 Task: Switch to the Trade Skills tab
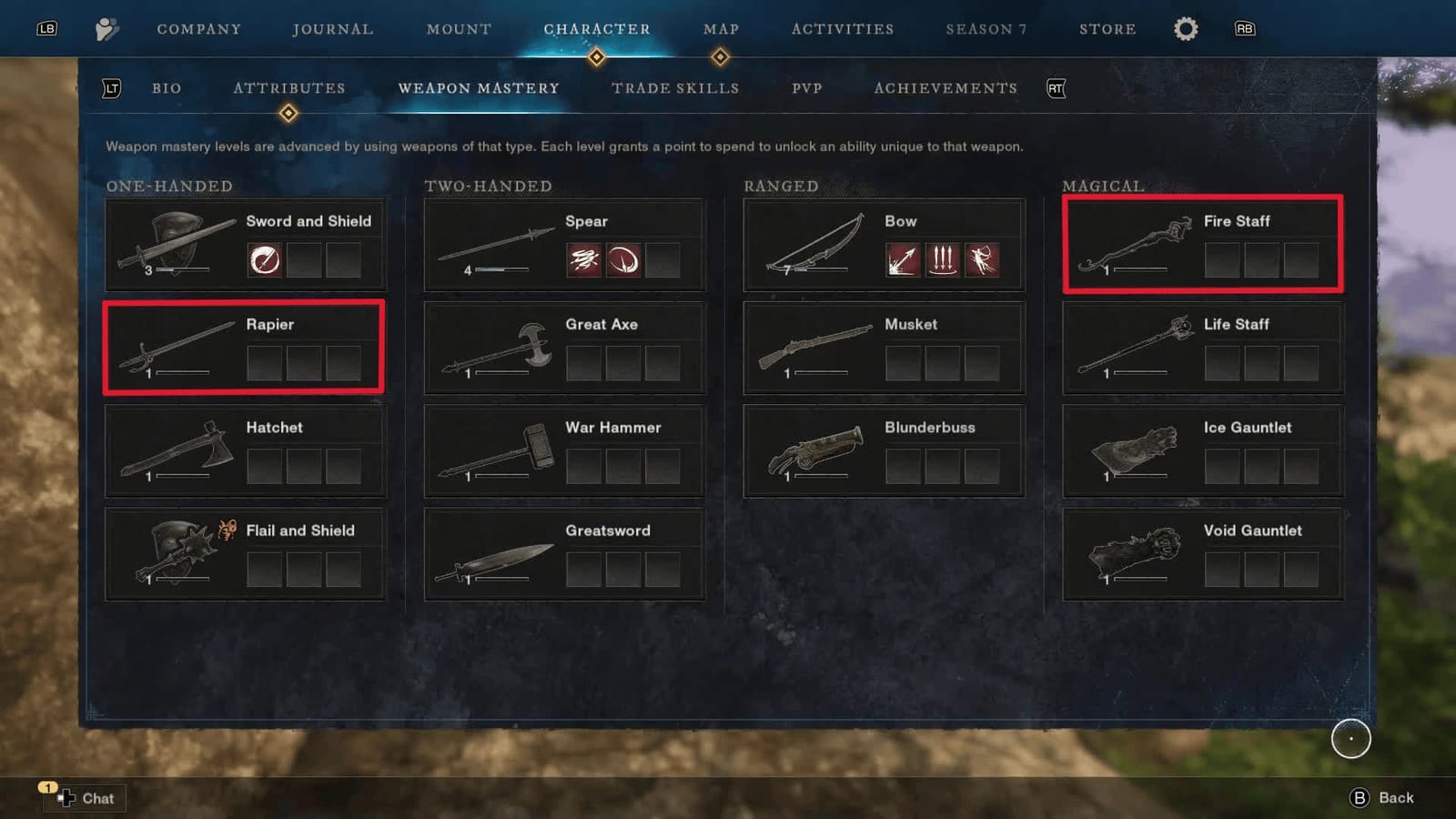point(675,87)
